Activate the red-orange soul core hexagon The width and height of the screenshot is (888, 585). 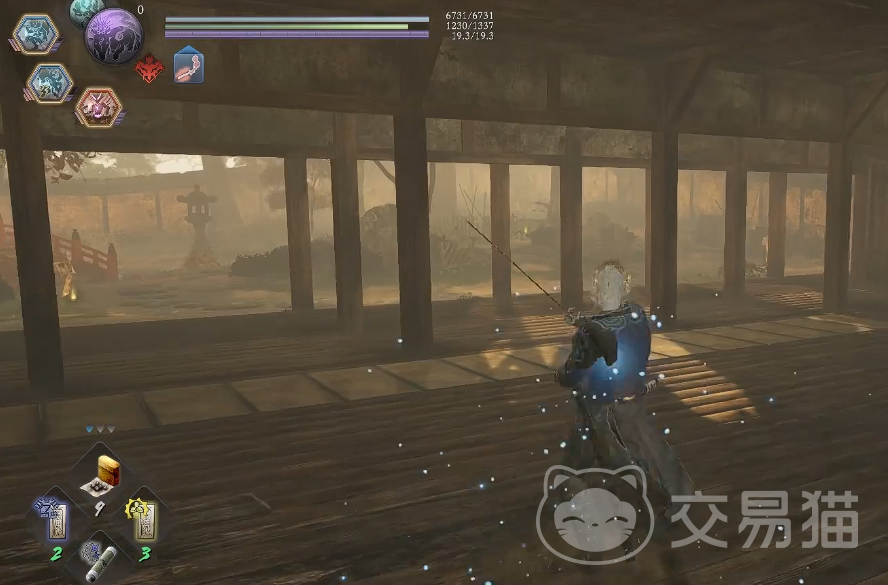pyautogui.click(x=97, y=106)
